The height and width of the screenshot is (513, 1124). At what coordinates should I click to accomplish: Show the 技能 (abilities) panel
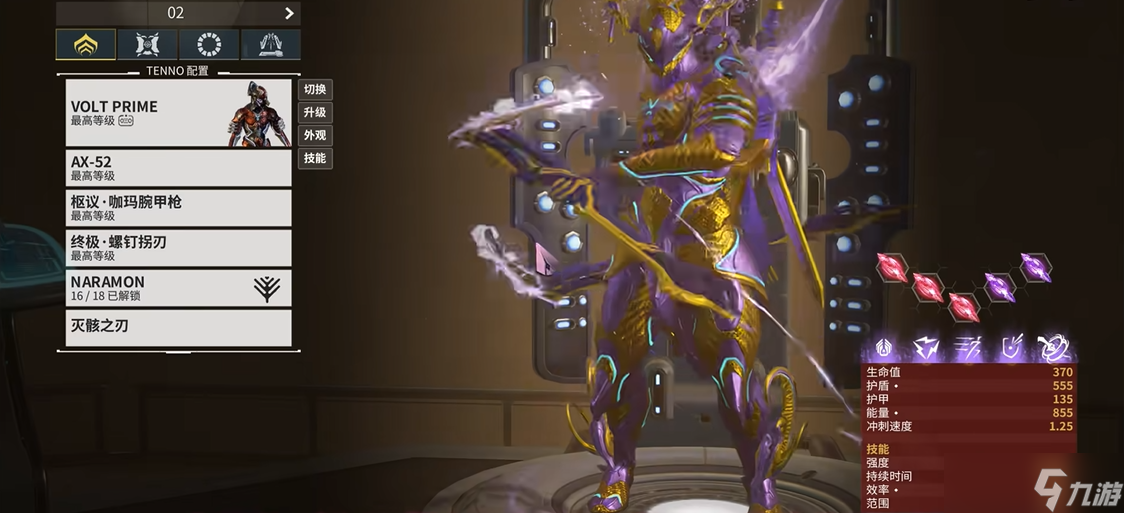tap(315, 158)
